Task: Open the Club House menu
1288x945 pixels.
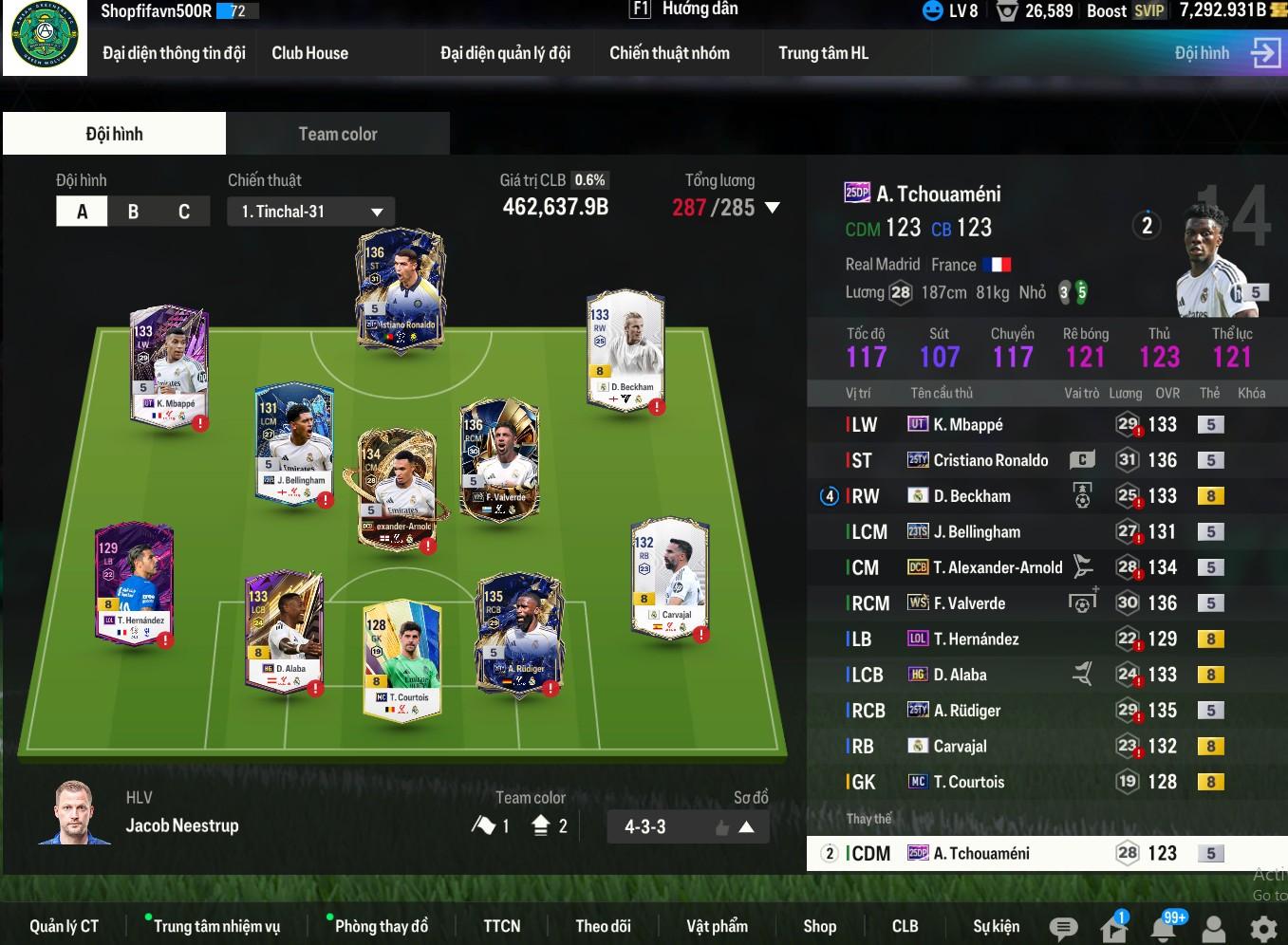Action: 309,53
